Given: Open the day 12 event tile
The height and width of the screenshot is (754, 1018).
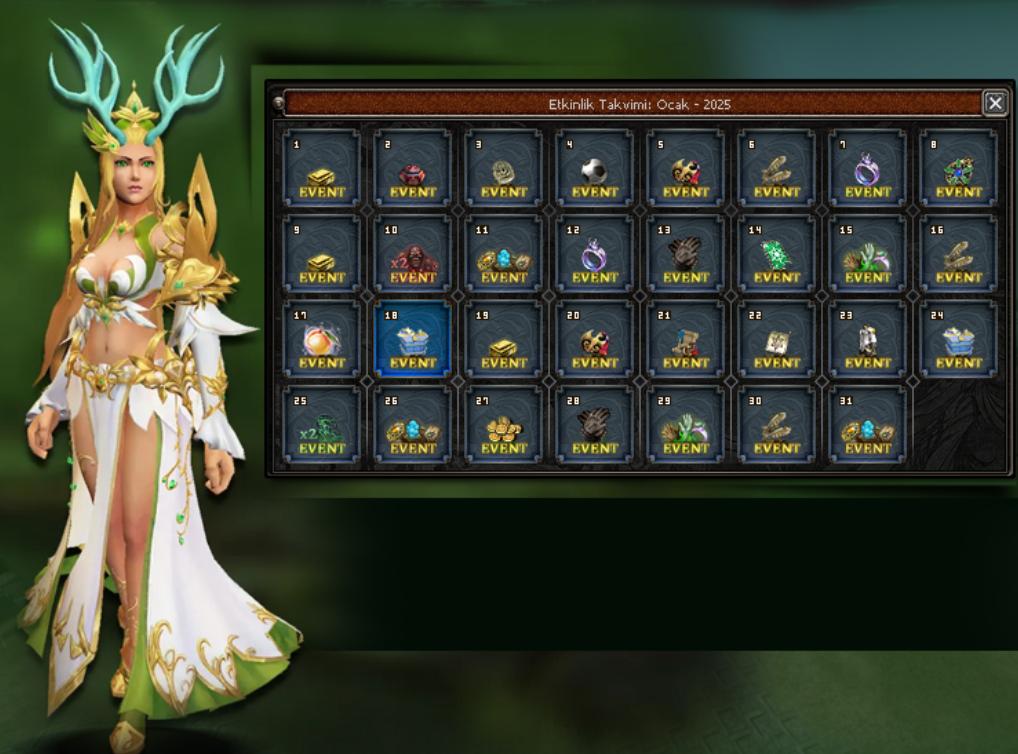Looking at the screenshot, I should click(x=595, y=254).
